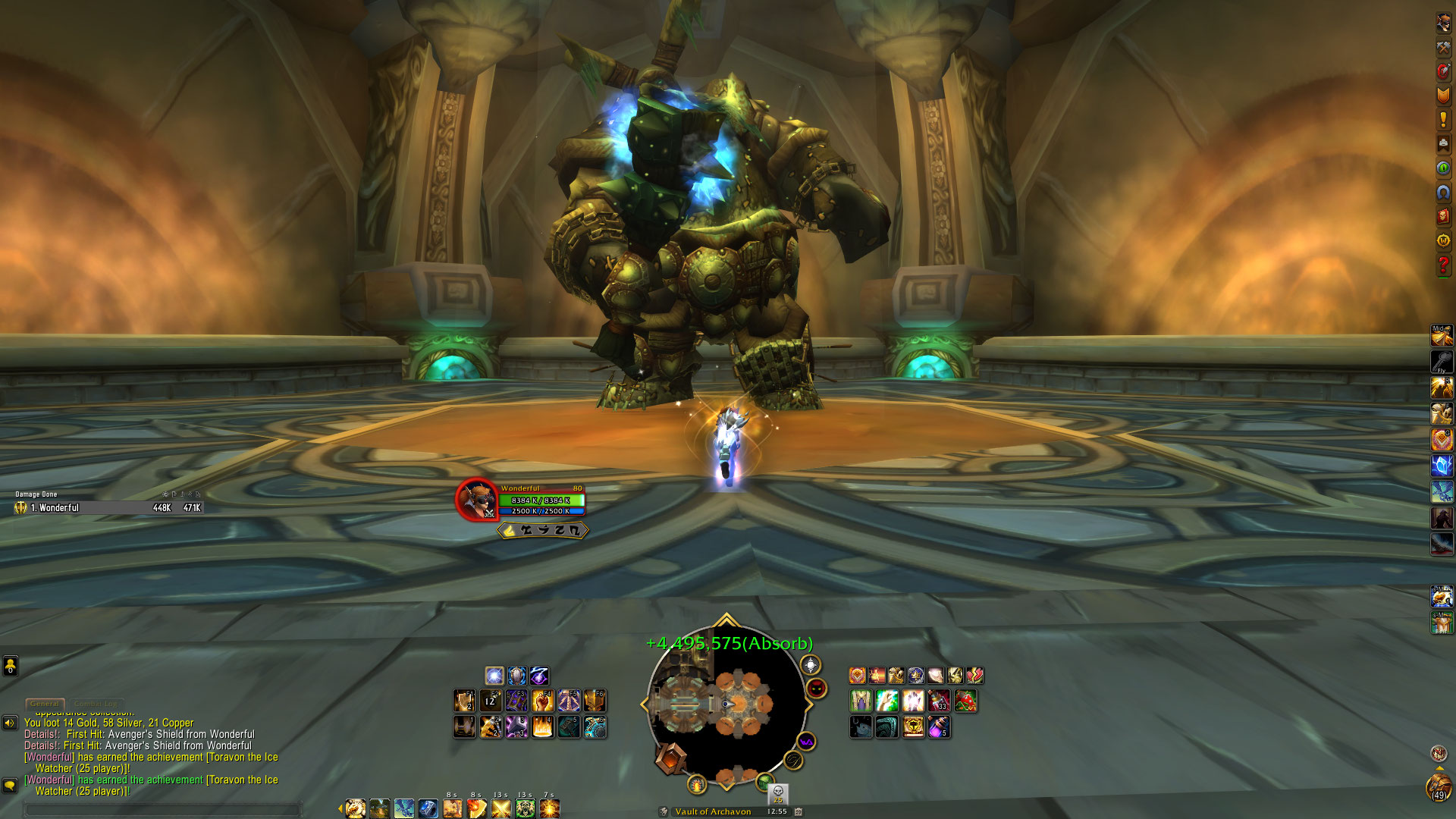
Task: Click the chat speech bubble button
Action: (x=10, y=785)
